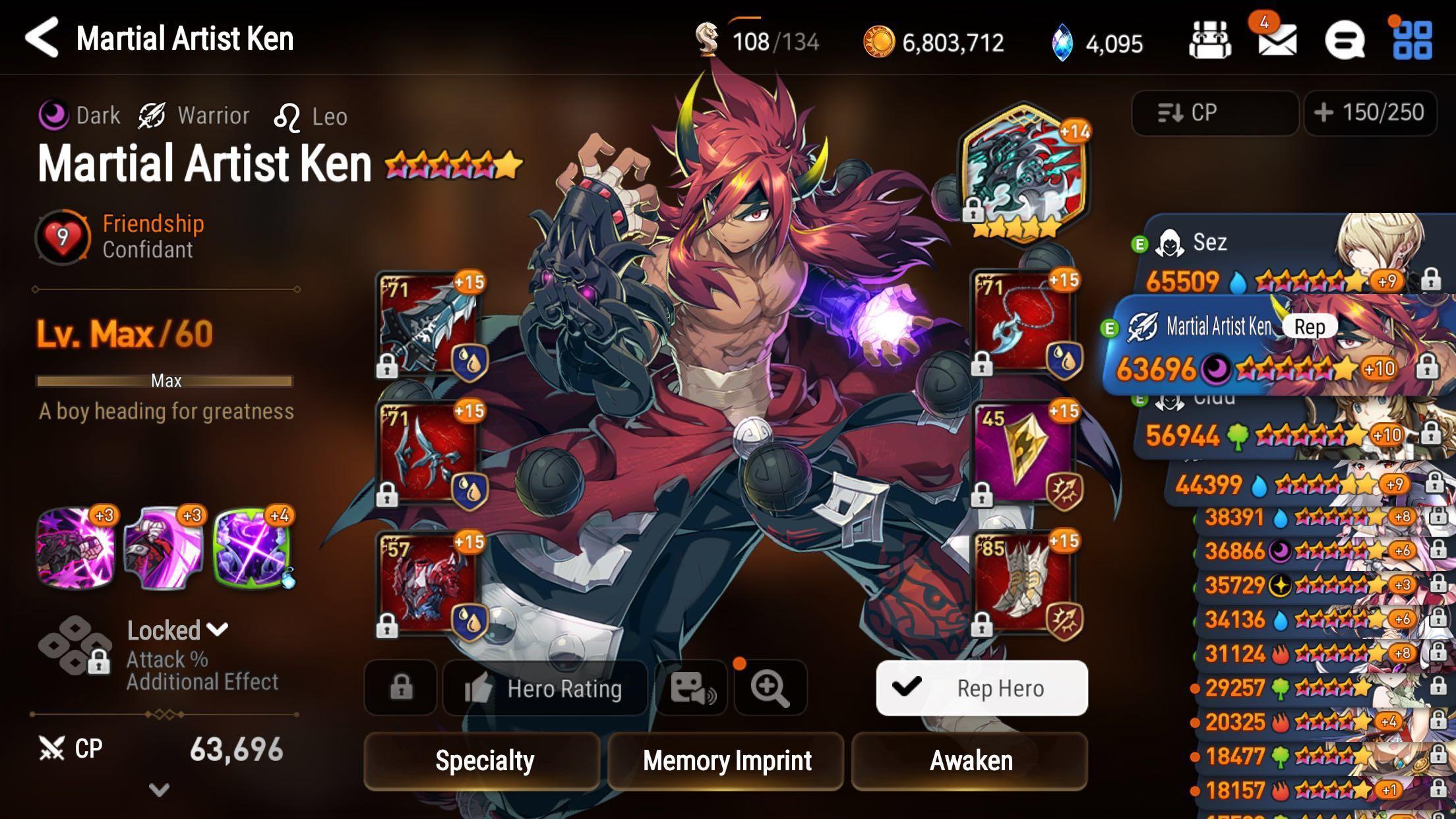Expand the Locked substats dropdown

coord(216,630)
